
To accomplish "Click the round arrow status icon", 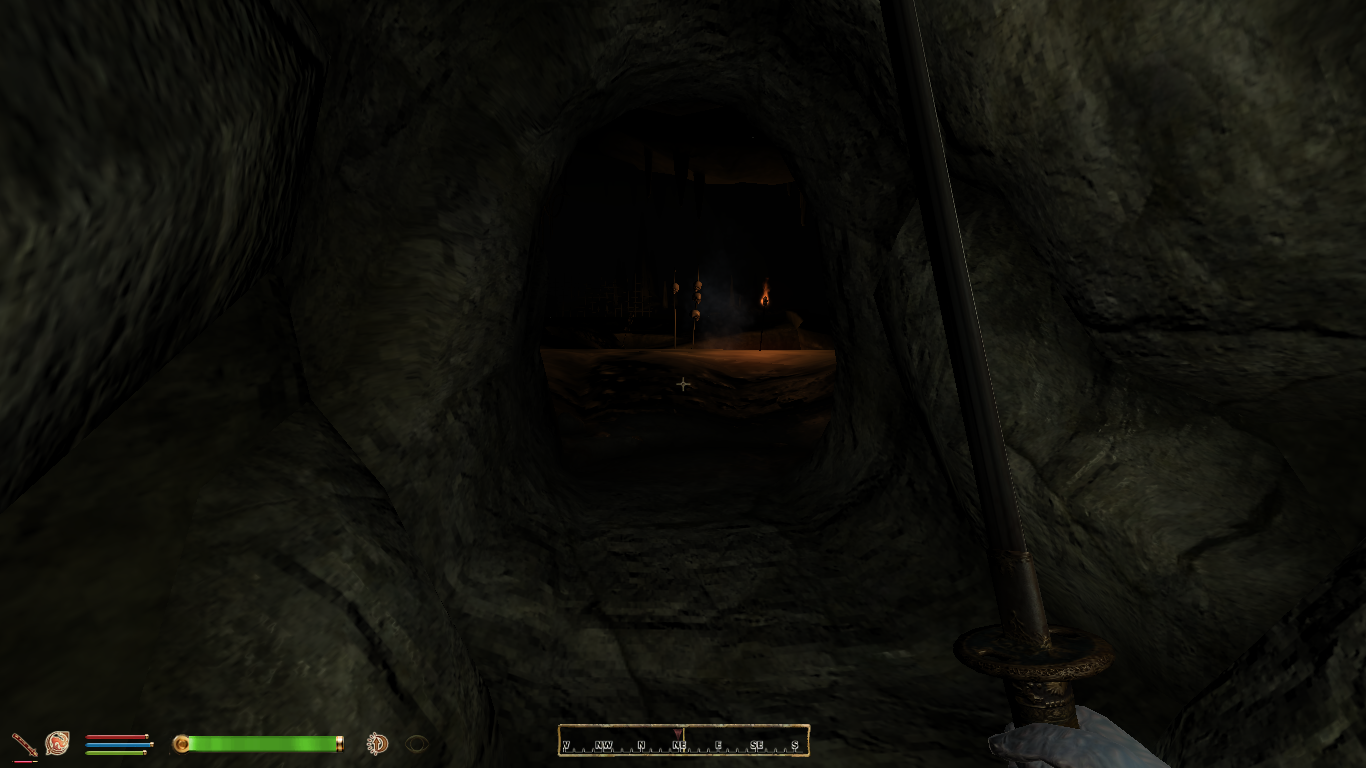I will click(x=377, y=743).
